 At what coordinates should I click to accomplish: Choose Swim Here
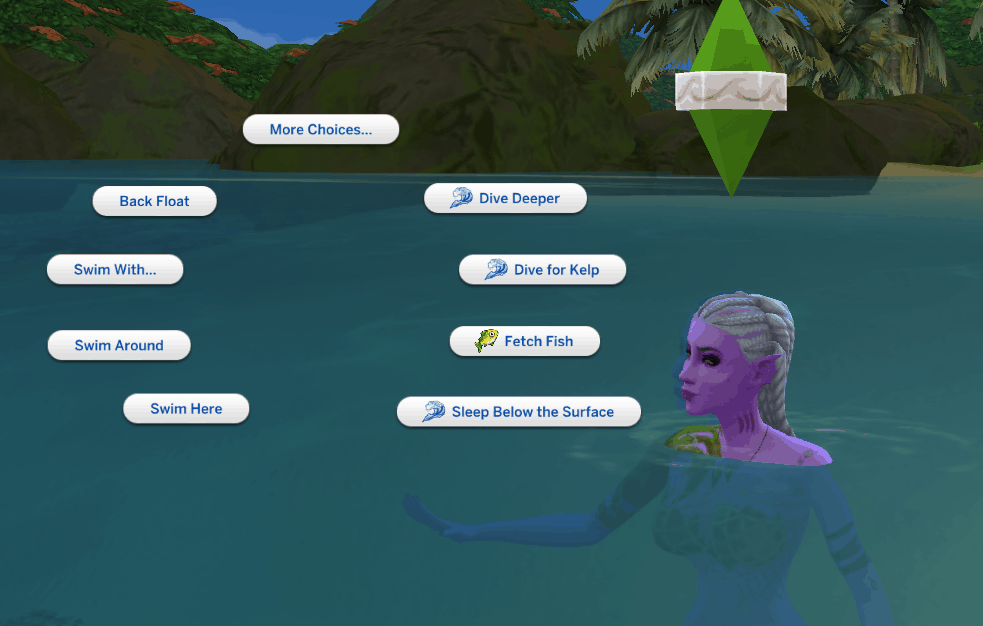[x=186, y=409]
